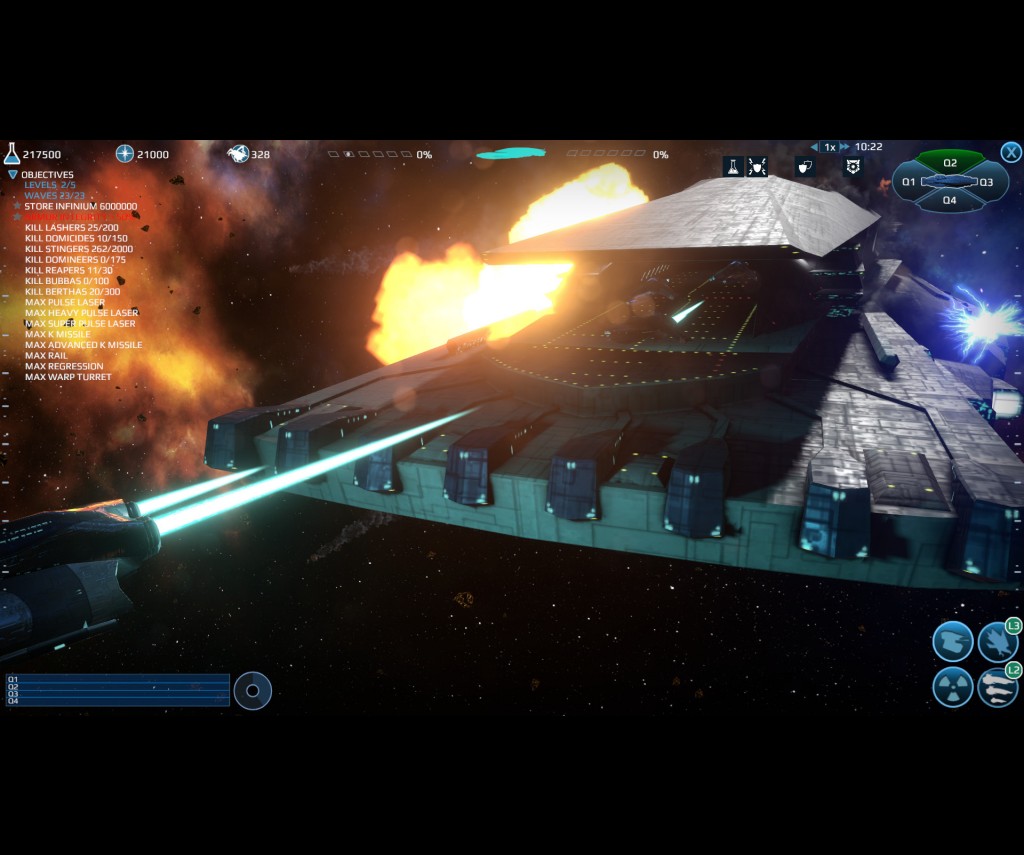1024x855 pixels.
Task: Open the turret build button
Action: tap(952, 641)
